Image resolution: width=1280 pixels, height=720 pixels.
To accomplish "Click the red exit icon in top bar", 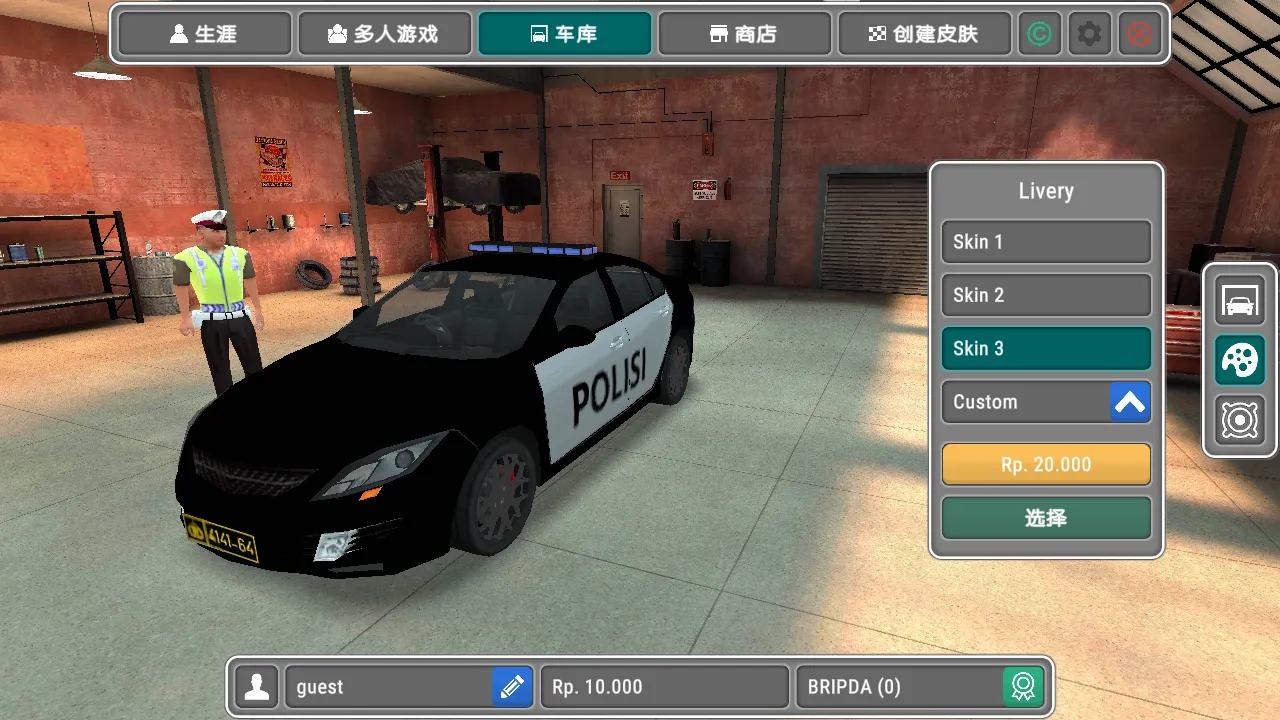I will (1138, 33).
